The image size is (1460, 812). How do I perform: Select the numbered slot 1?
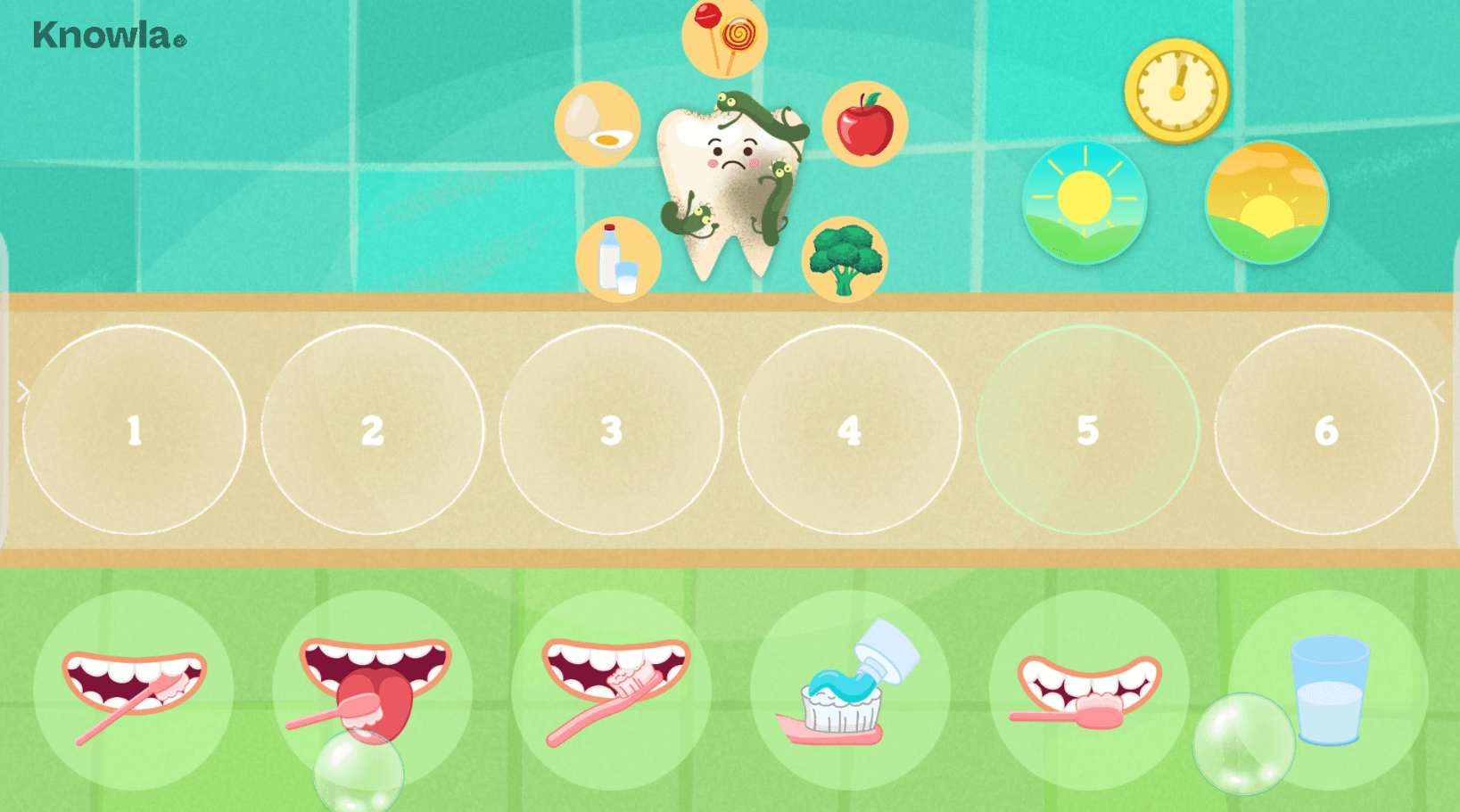(134, 430)
